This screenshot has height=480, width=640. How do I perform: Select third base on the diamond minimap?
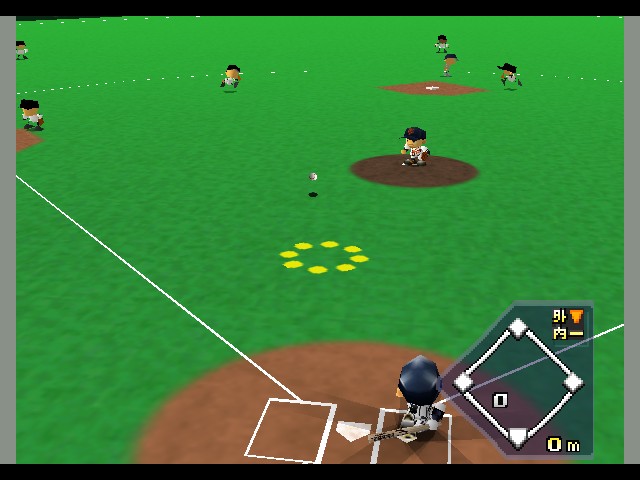[464, 381]
